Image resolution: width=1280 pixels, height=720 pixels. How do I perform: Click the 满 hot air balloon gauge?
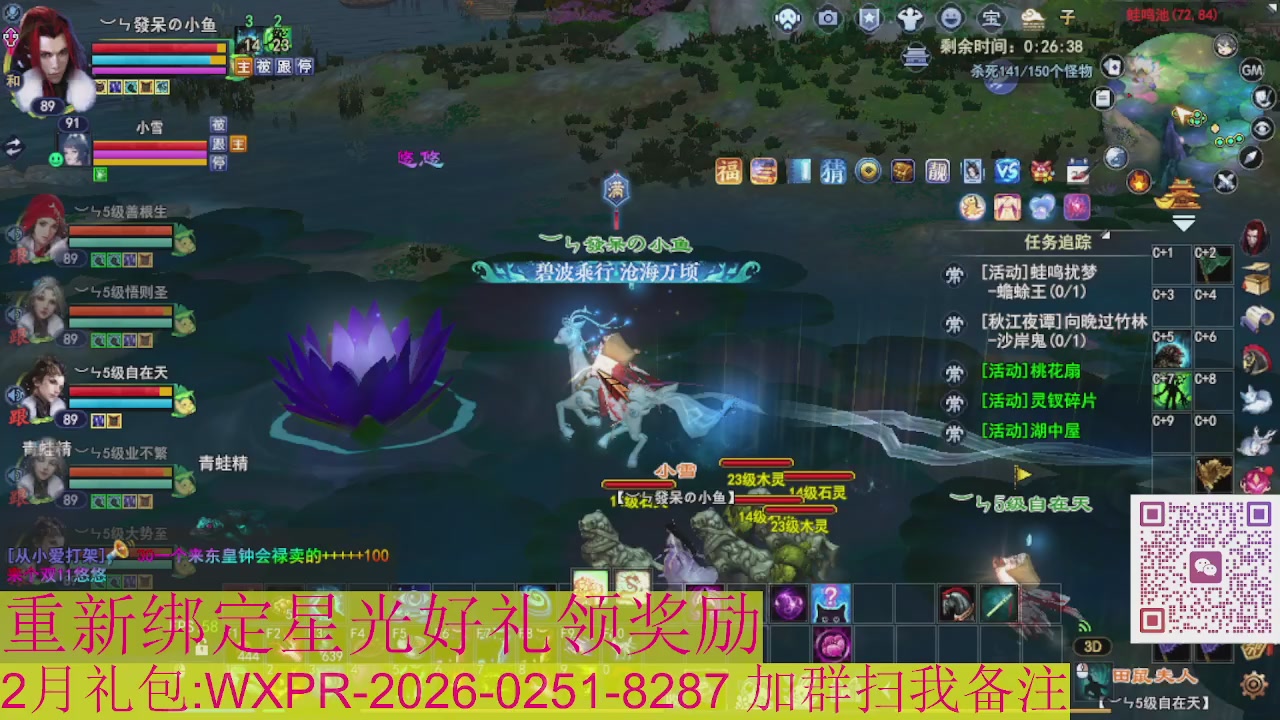616,190
